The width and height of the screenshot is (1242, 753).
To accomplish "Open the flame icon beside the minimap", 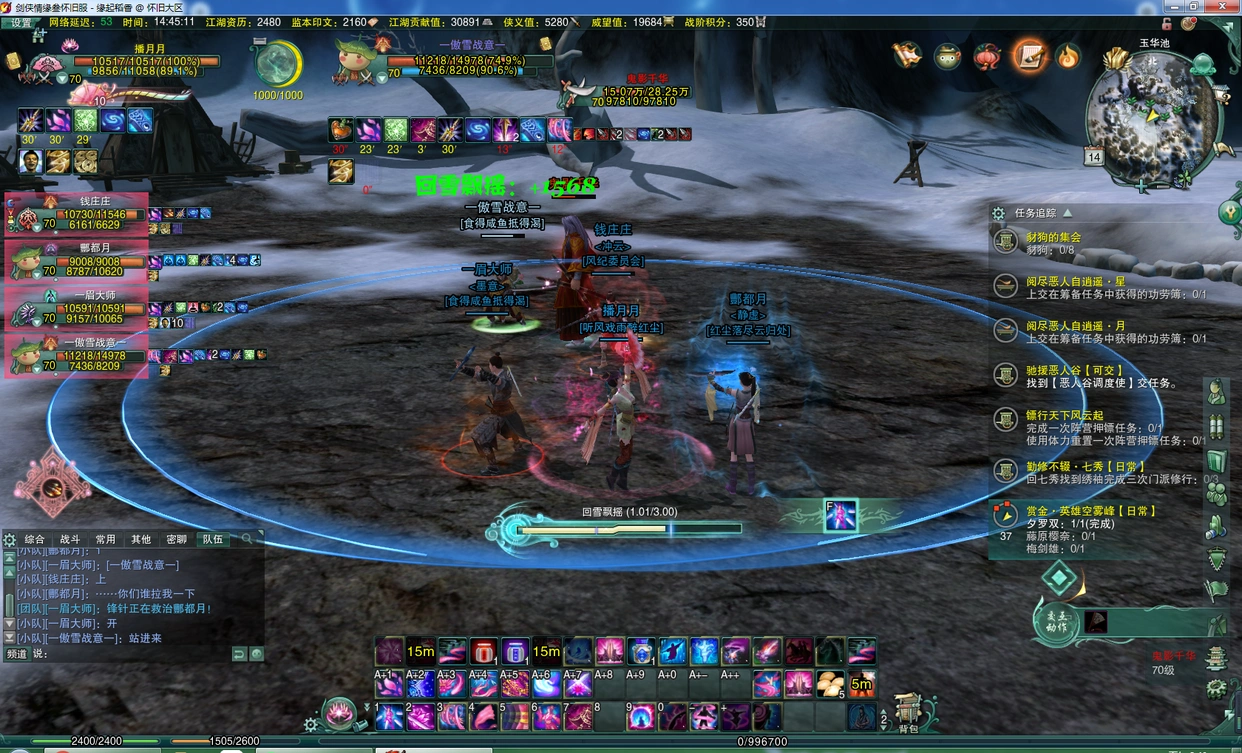I will point(1068,56).
